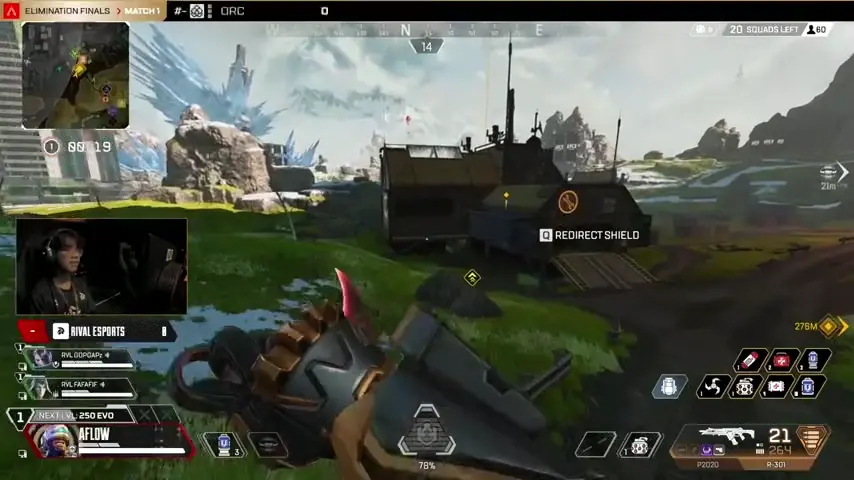This screenshot has width=854, height=480.
Task: Select the med kit item
Action: pyautogui.click(x=781, y=361)
